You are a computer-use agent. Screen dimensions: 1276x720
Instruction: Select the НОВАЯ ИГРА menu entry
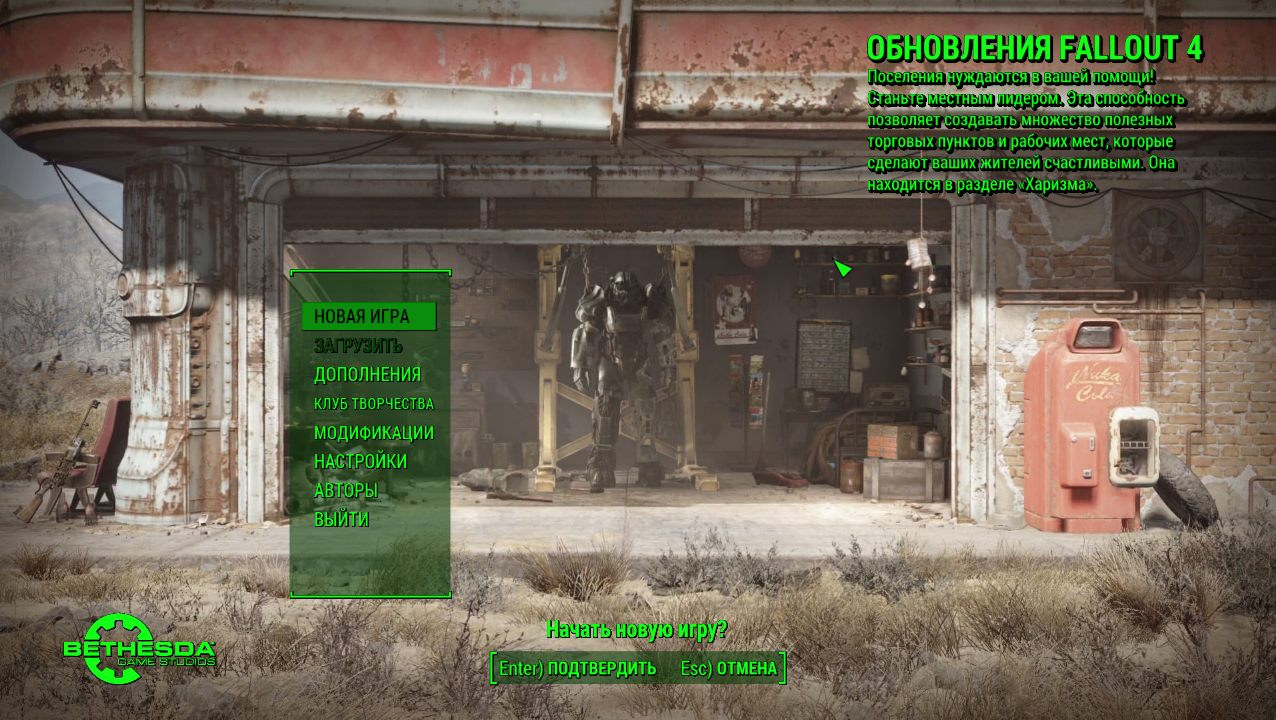[x=362, y=317]
